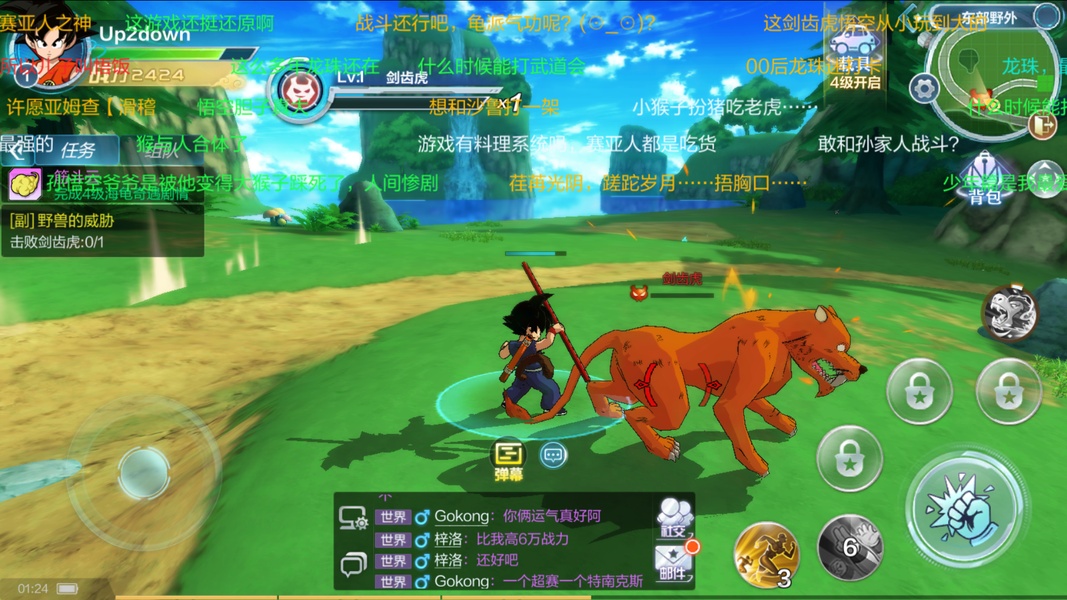The width and height of the screenshot is (1067, 600).
Task: Toggle the 弹幕 bullet comments button
Action: pos(509,460)
